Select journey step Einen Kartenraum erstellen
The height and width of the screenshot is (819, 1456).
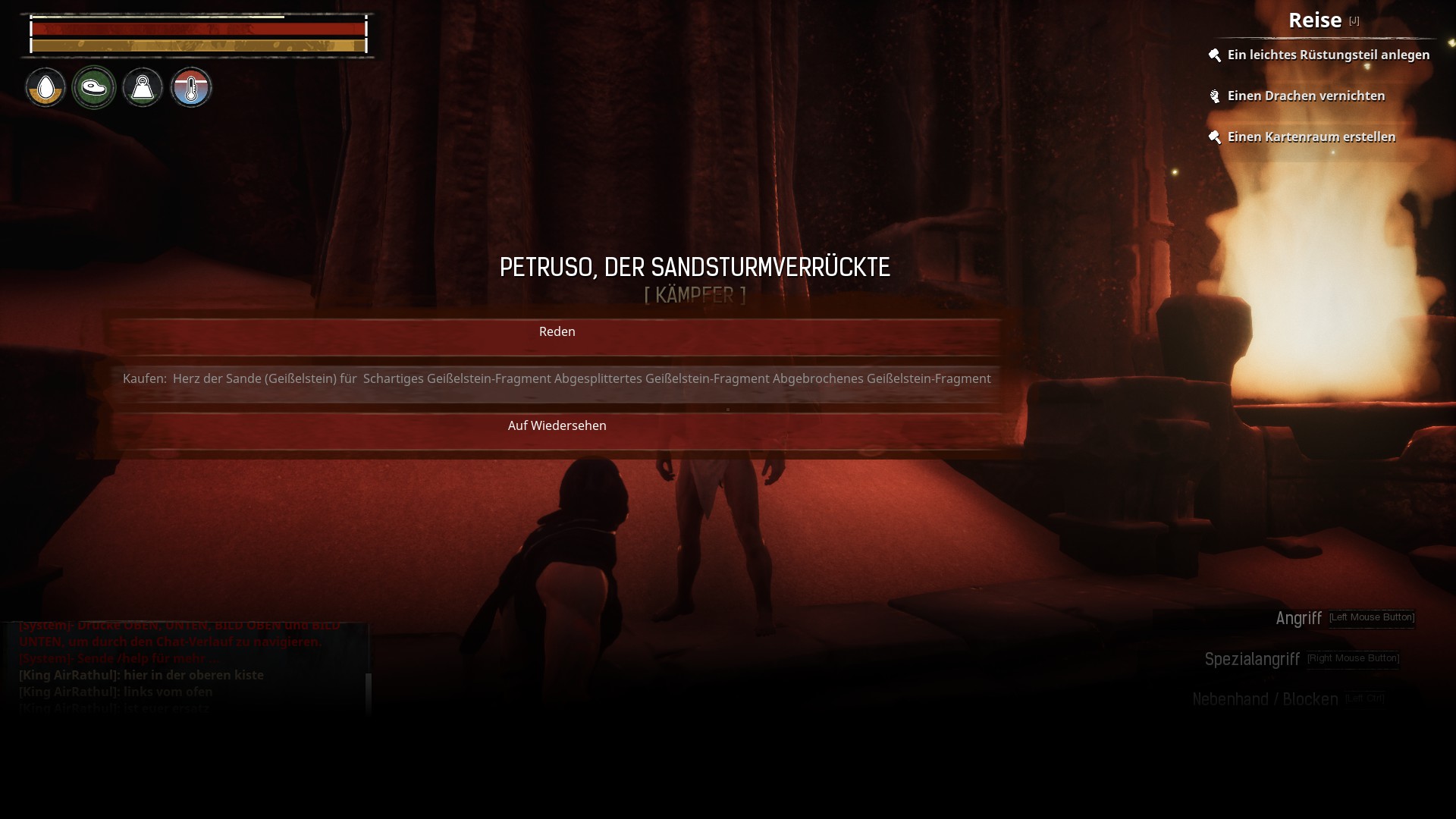pyautogui.click(x=1310, y=137)
